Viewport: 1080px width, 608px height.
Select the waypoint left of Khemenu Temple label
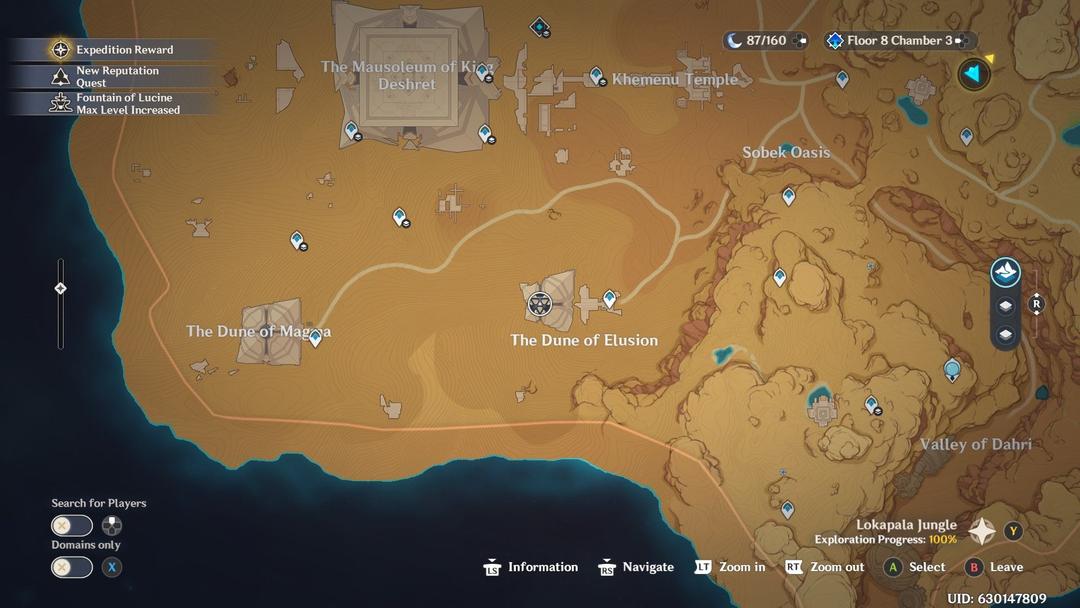(596, 75)
